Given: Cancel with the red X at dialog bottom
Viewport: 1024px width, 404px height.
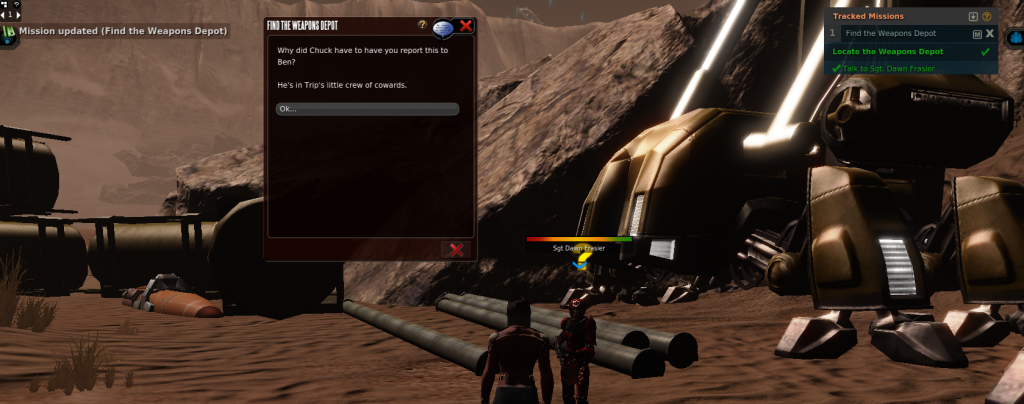Looking at the screenshot, I should (457, 249).
